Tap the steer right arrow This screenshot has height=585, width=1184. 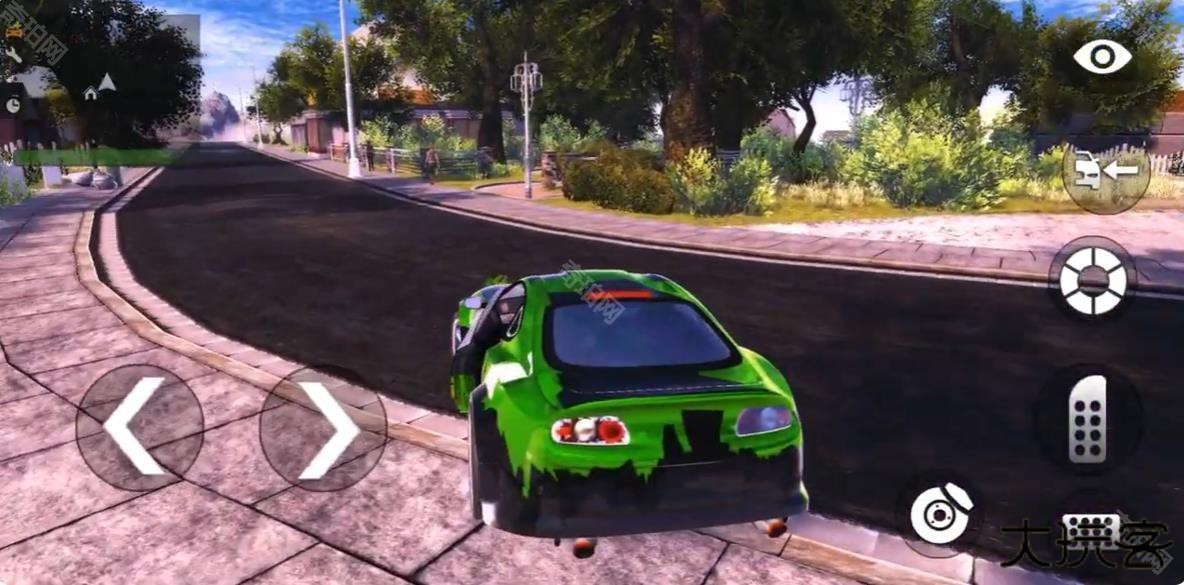pos(324,430)
